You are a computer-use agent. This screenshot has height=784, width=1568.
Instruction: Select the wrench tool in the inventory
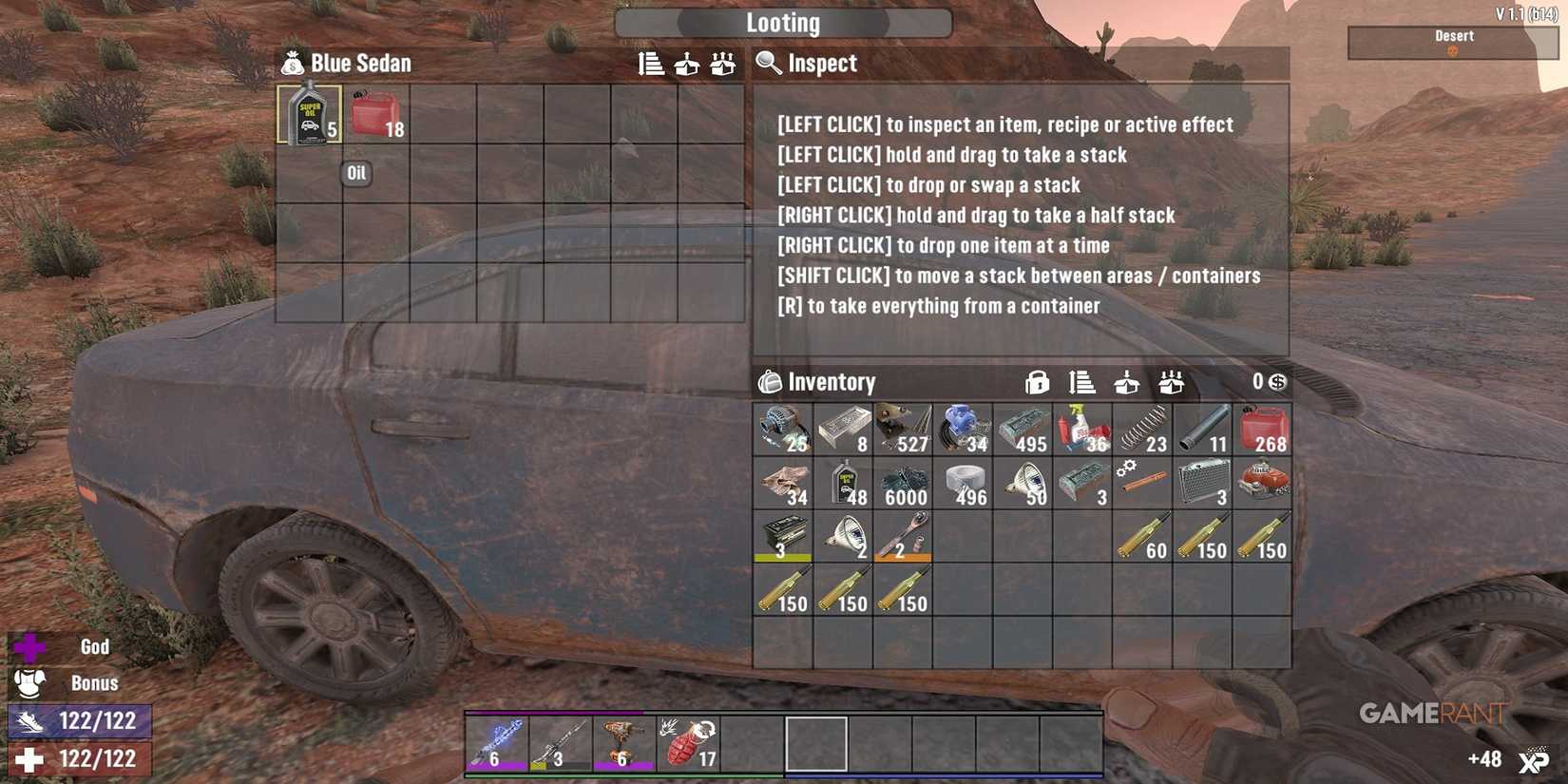[904, 535]
